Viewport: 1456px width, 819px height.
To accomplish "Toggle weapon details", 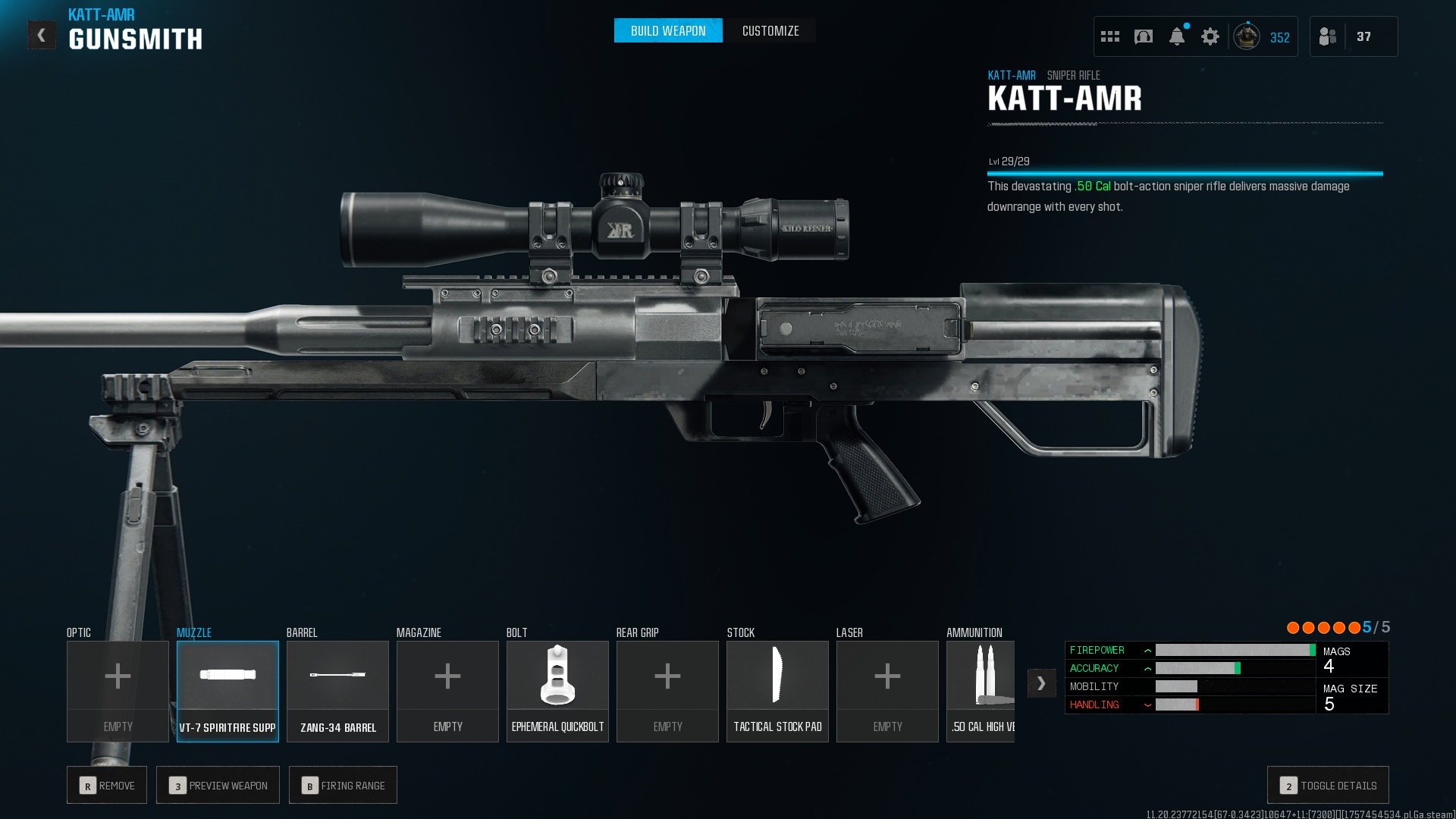I will (x=1328, y=785).
